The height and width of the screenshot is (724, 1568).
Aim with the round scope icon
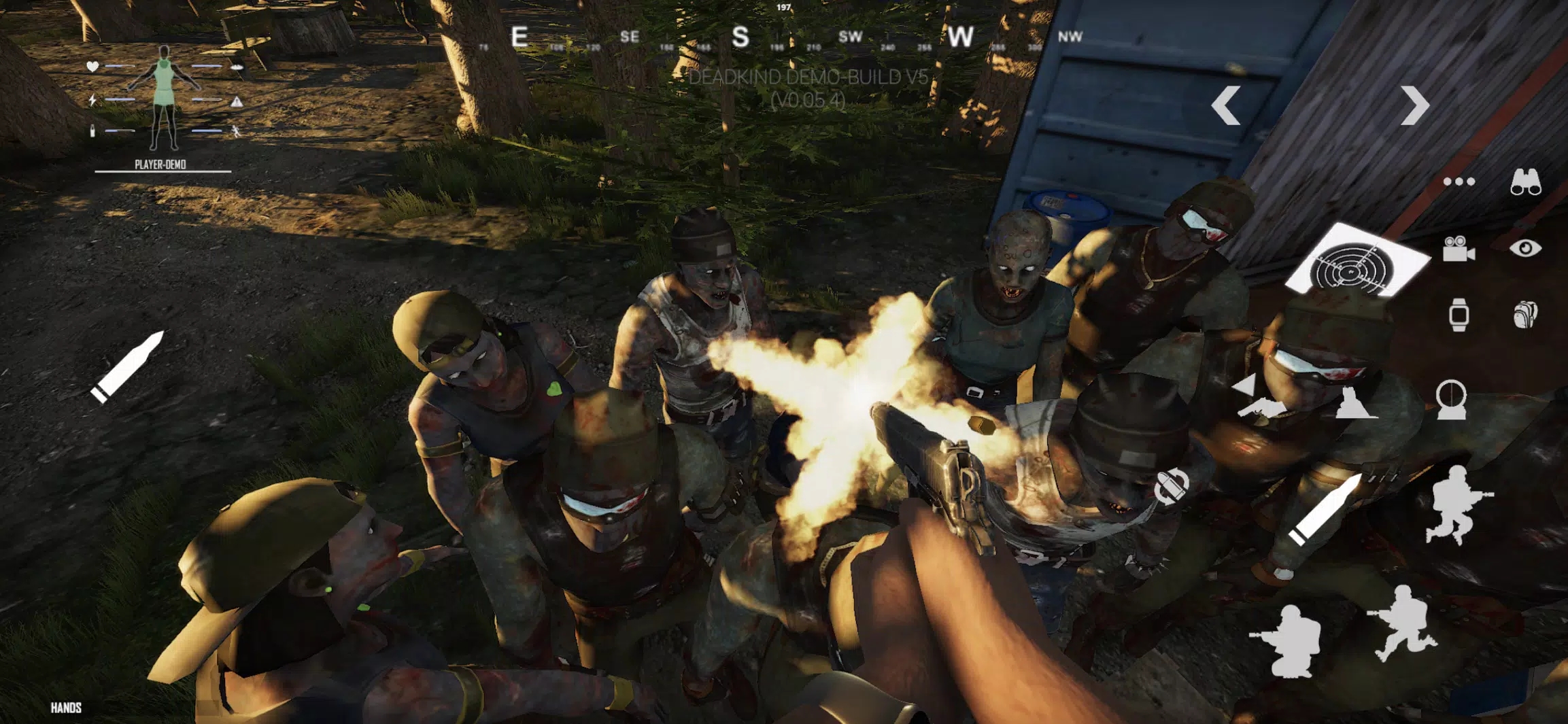click(1451, 399)
